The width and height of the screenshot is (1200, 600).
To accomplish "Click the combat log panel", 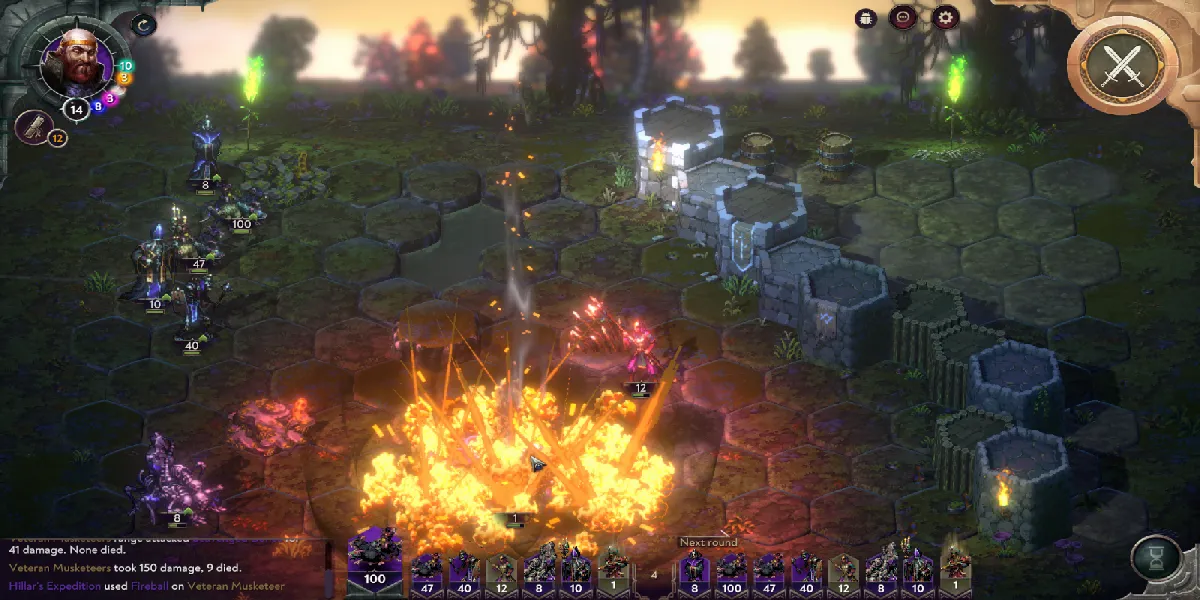I will 160,567.
